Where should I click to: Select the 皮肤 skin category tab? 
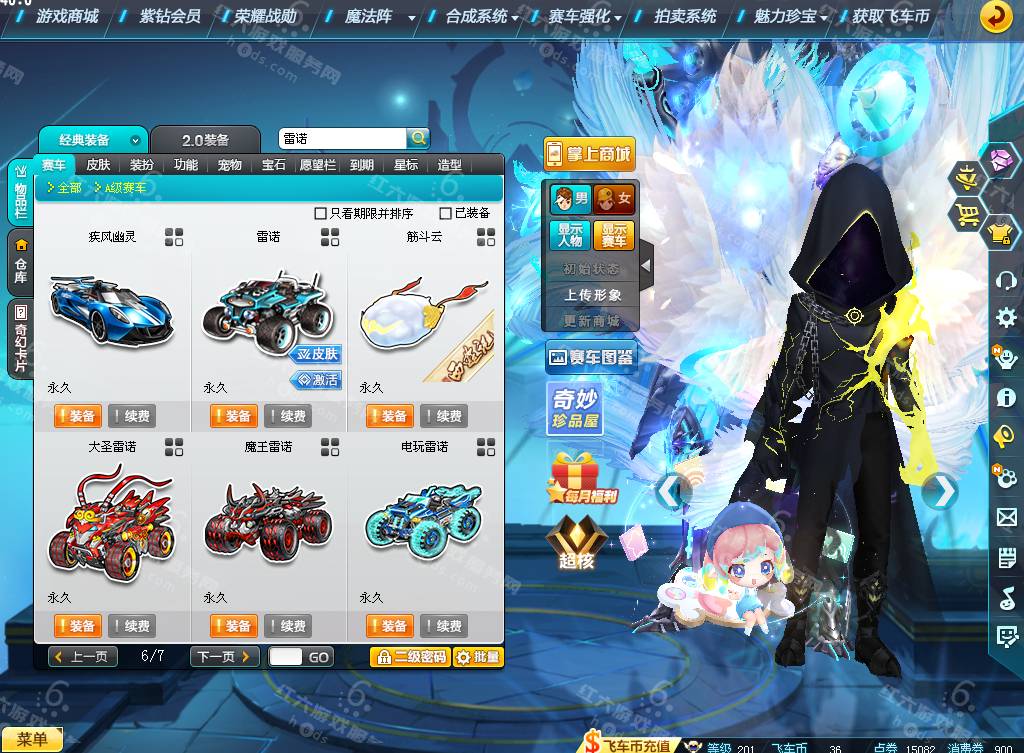[x=98, y=165]
